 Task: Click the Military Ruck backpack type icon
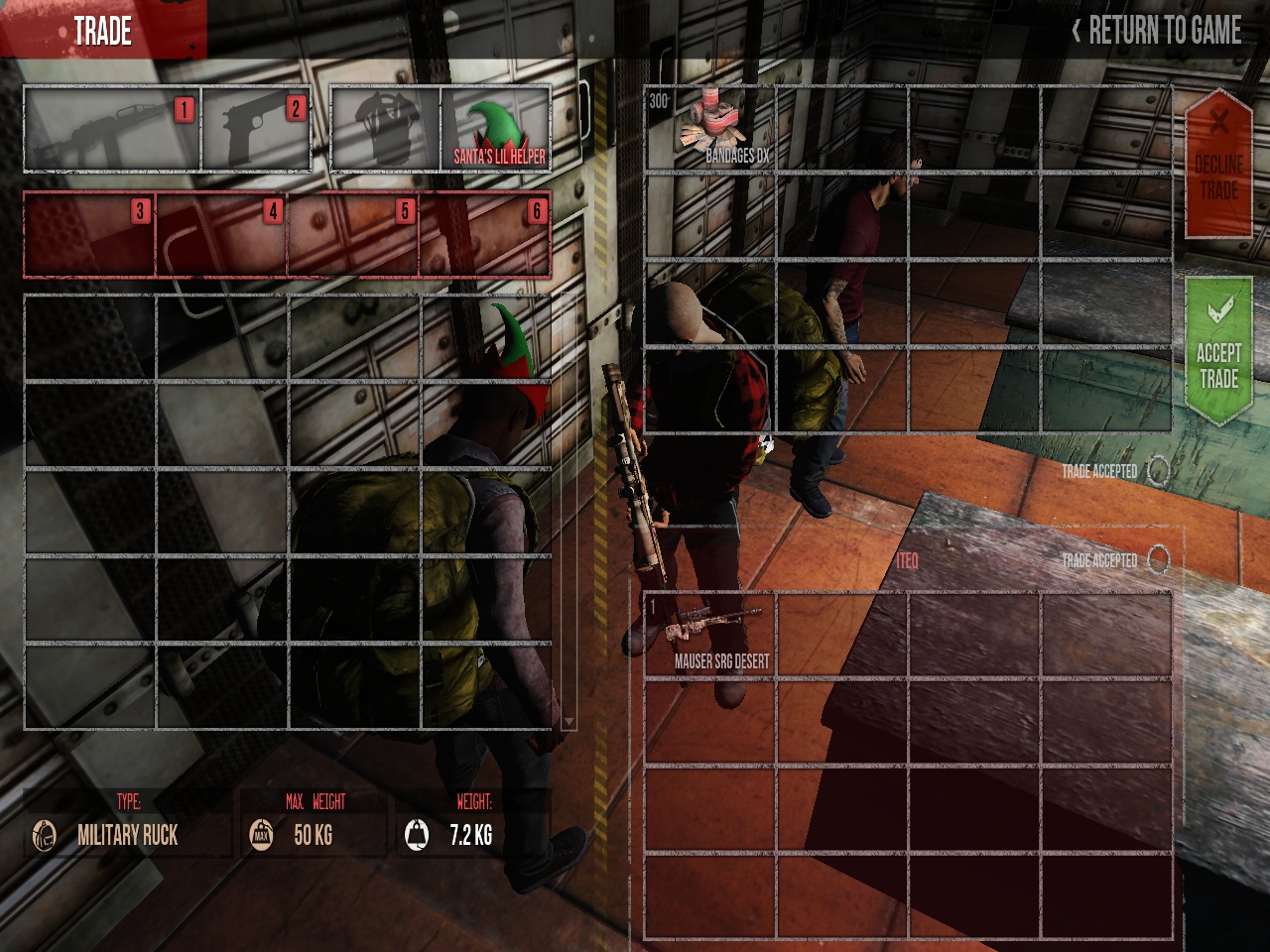[44, 835]
